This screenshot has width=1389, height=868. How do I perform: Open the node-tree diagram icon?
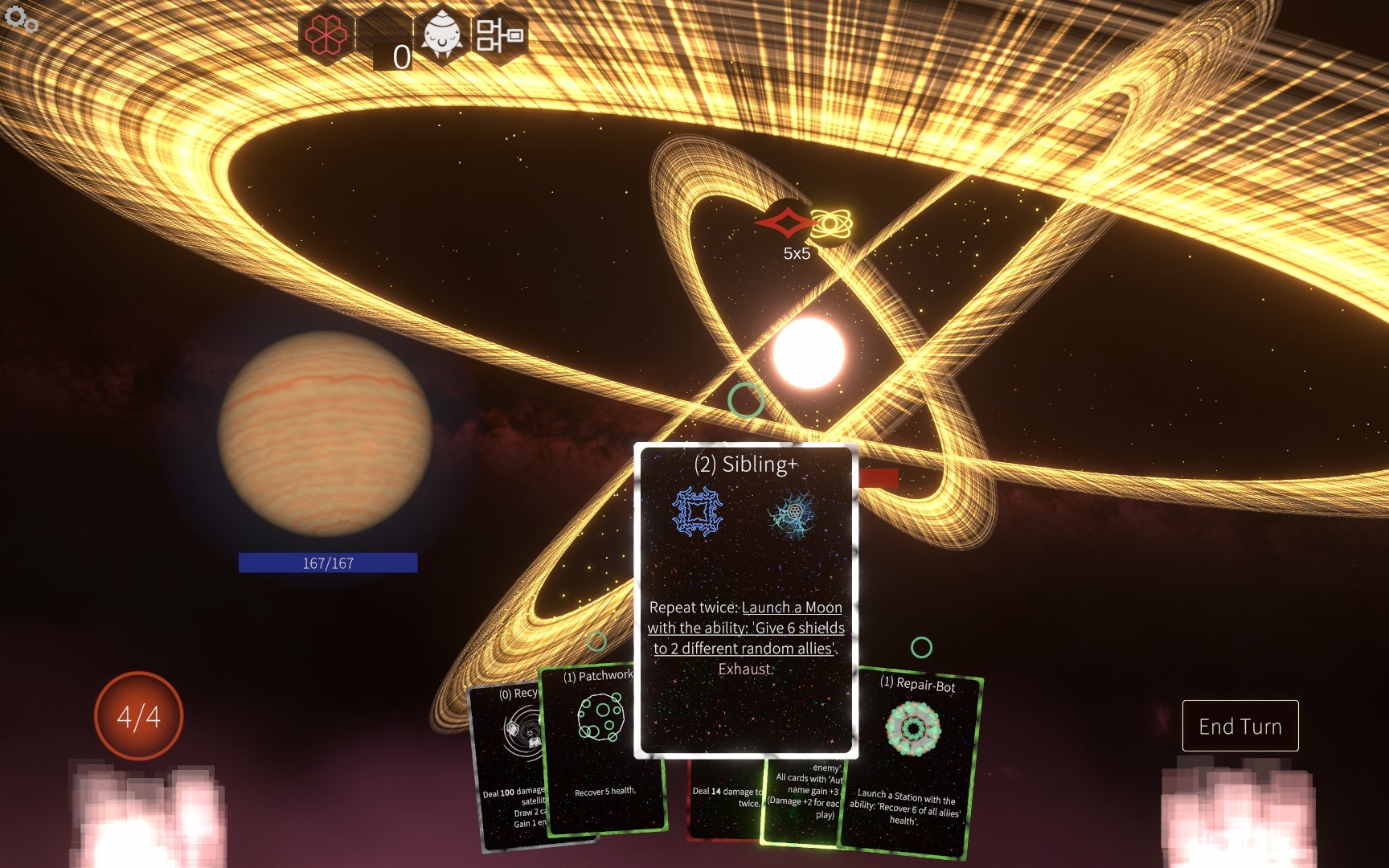[x=499, y=35]
